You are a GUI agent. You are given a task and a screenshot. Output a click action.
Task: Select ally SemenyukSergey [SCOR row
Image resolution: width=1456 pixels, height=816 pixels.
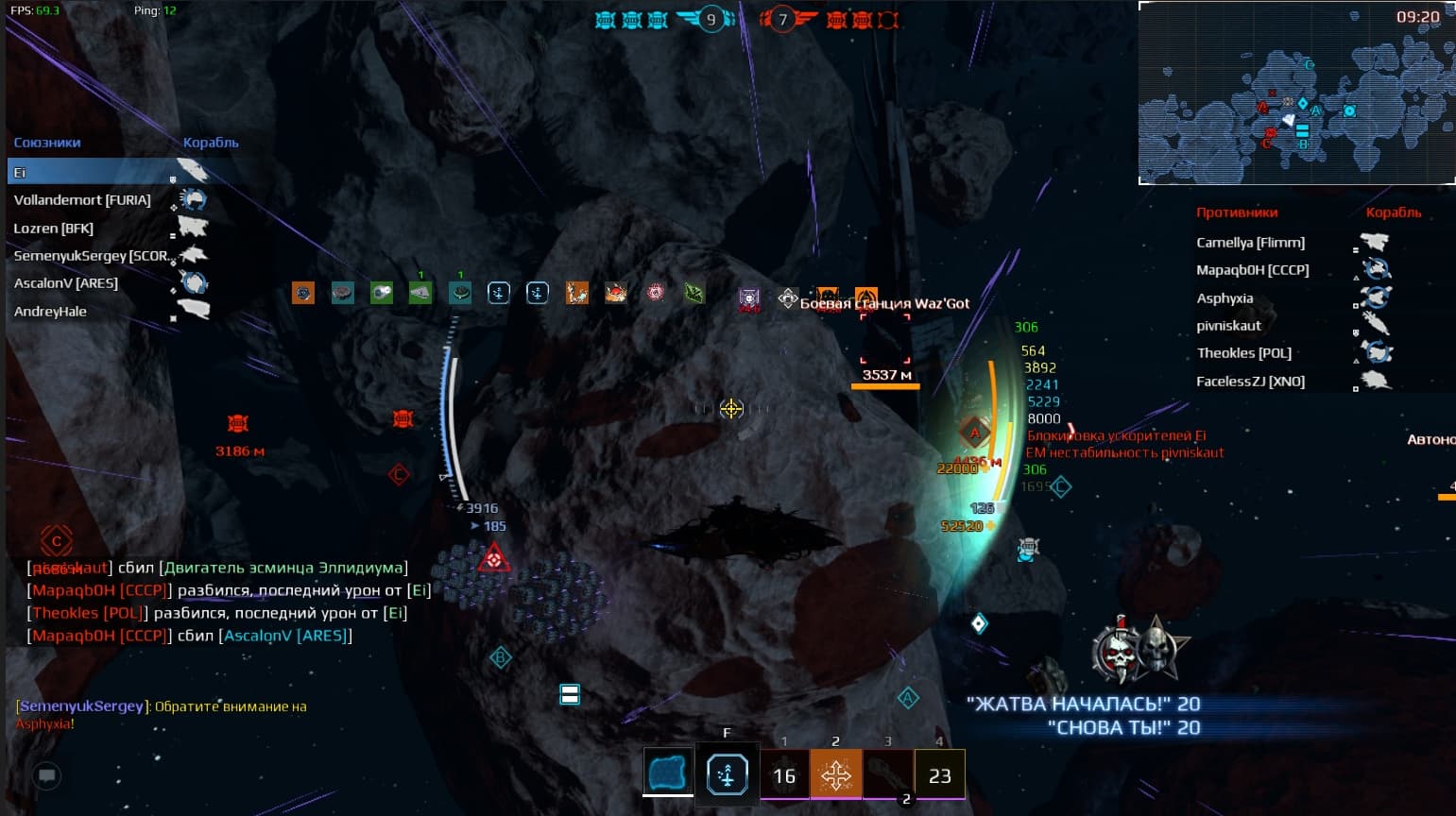click(x=91, y=256)
